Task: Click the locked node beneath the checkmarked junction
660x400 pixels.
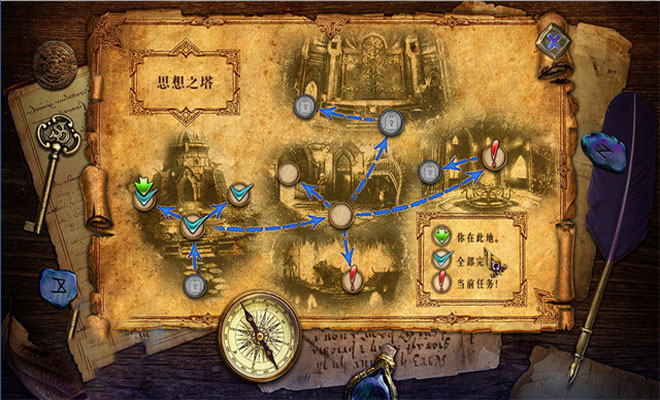Action: [x=195, y=286]
